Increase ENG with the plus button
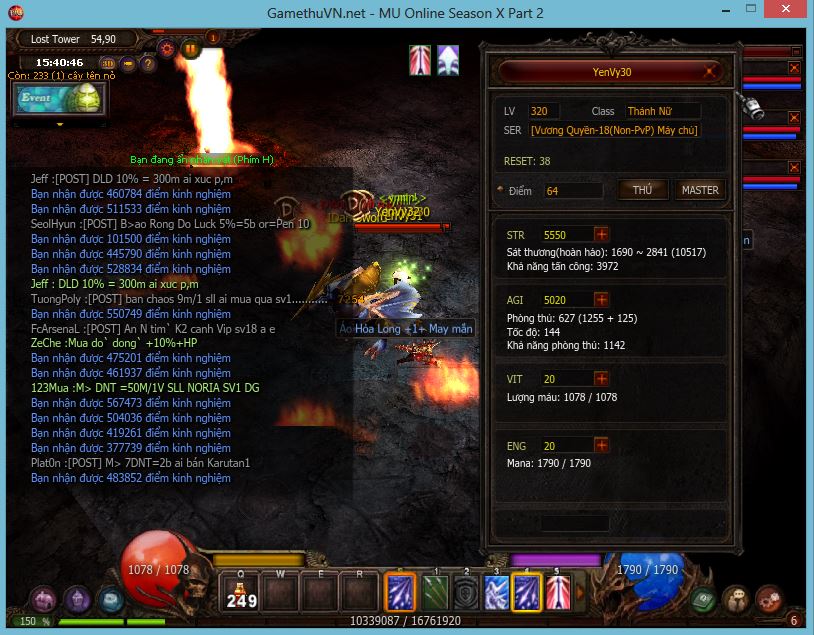Viewport: 814px width, 635px height. (x=601, y=446)
